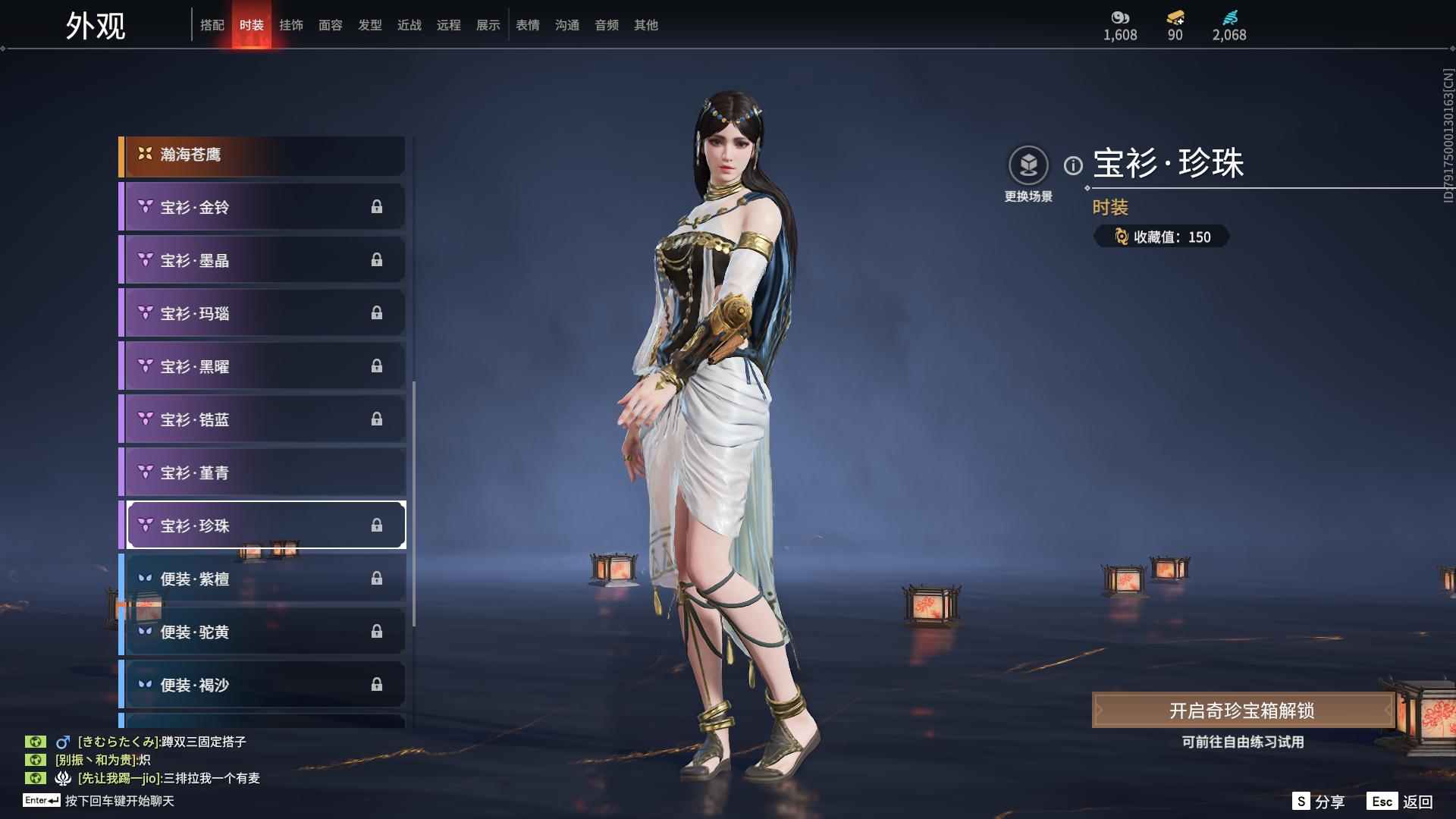Click the 分享 button at bottom right
This screenshot has width=1456, height=819.
[x=1319, y=800]
